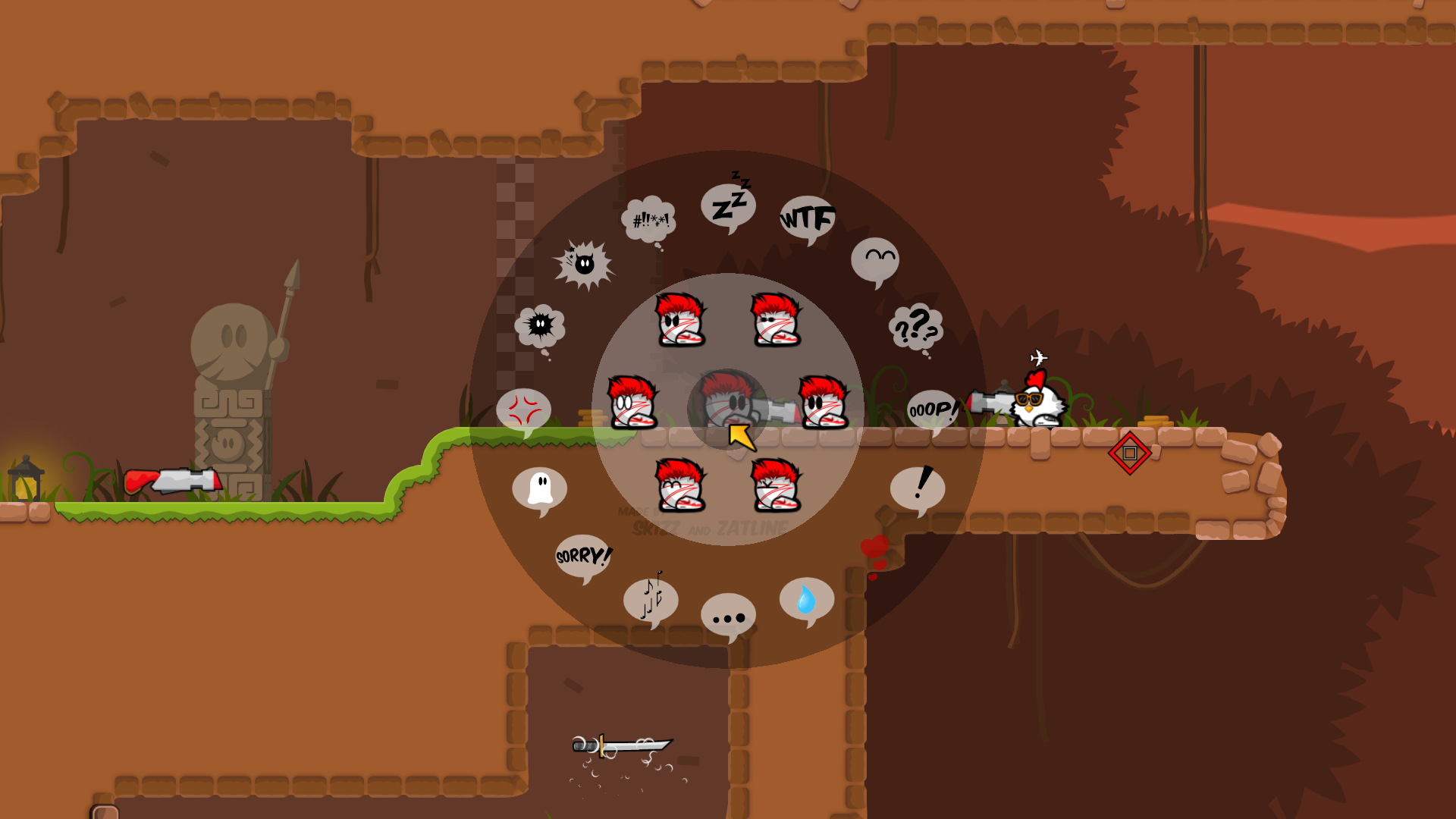Pick the WTF speech bubble emote
The height and width of the screenshot is (819, 1456).
click(x=807, y=218)
